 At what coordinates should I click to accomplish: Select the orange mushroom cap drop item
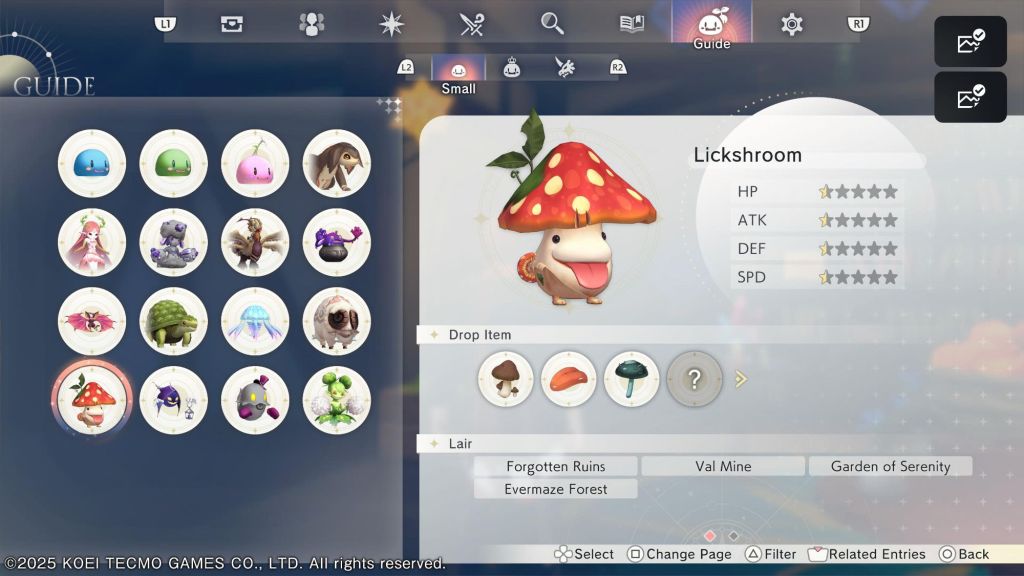(569, 379)
